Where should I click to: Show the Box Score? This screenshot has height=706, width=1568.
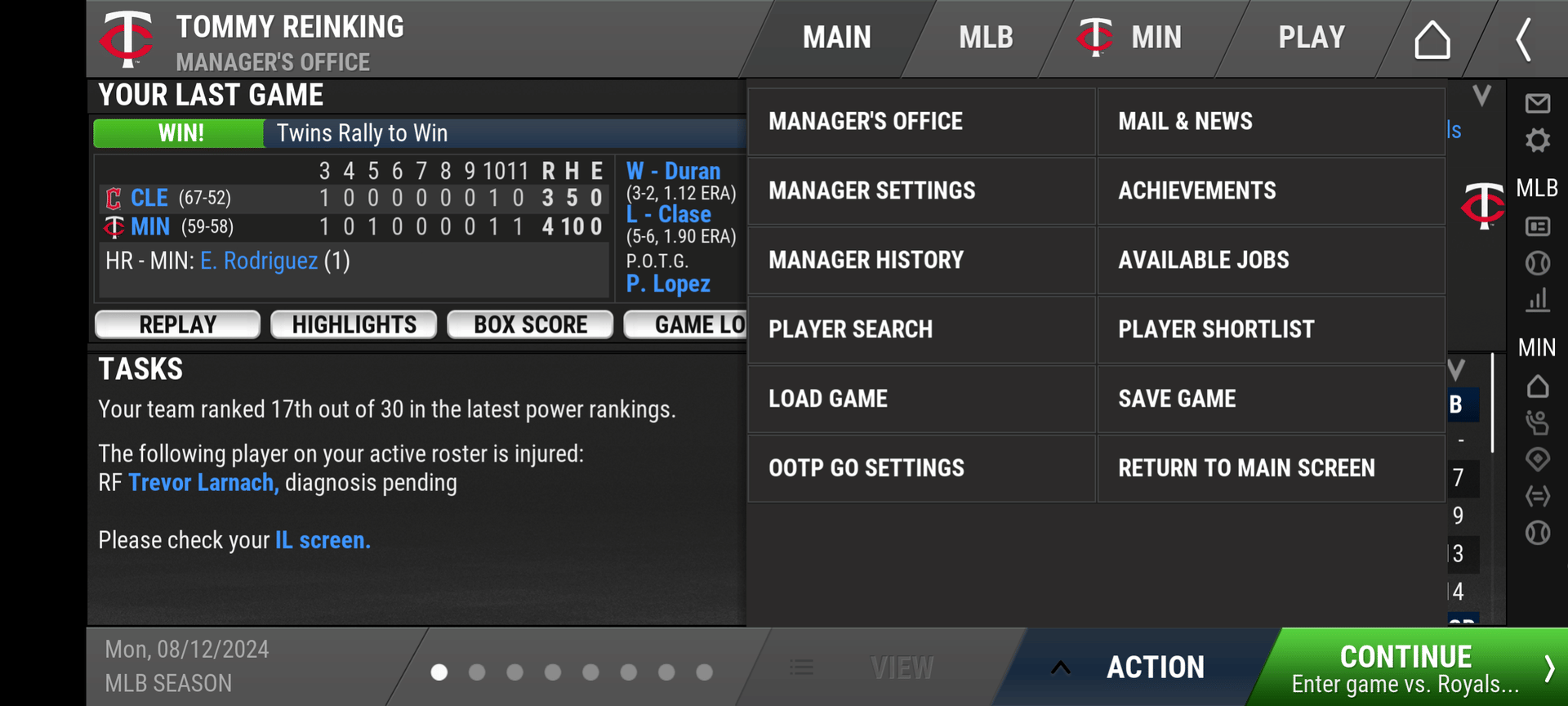pyautogui.click(x=530, y=324)
